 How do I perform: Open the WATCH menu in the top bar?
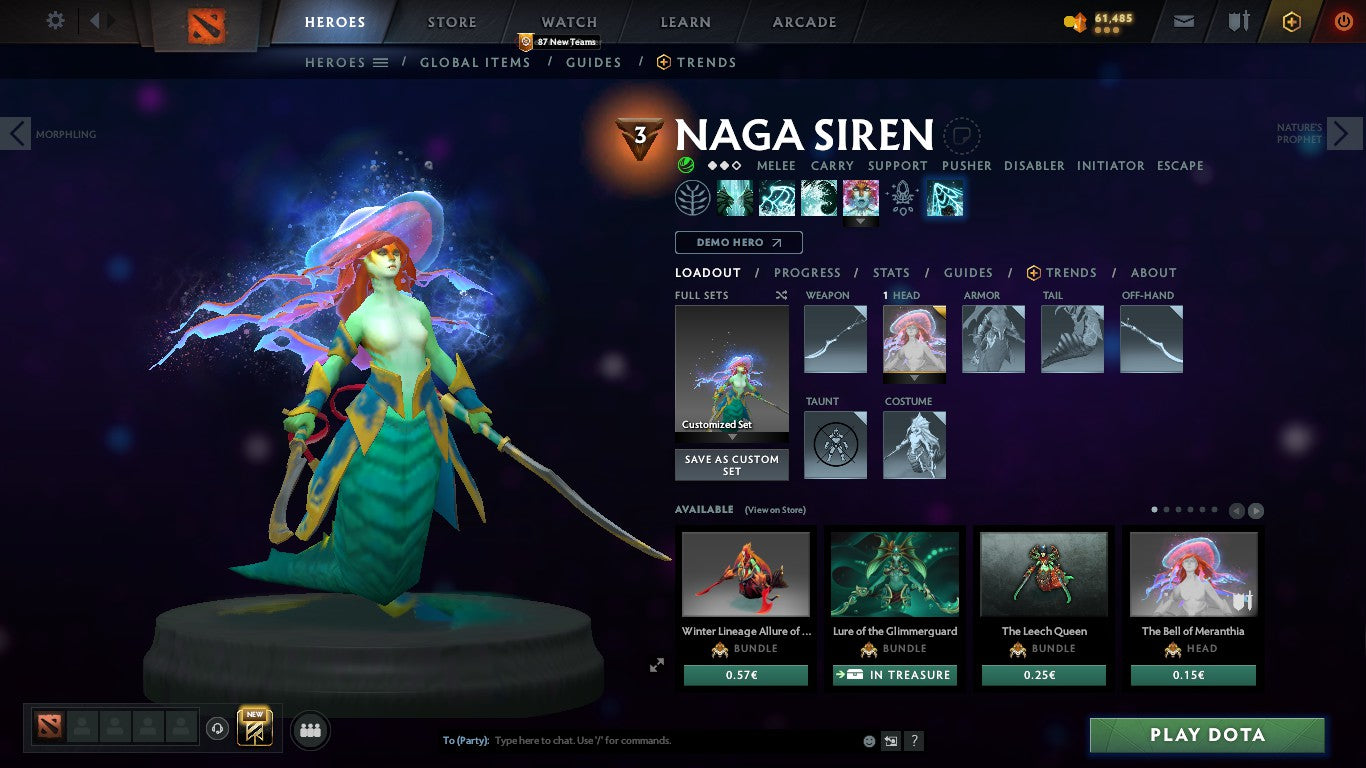[568, 21]
